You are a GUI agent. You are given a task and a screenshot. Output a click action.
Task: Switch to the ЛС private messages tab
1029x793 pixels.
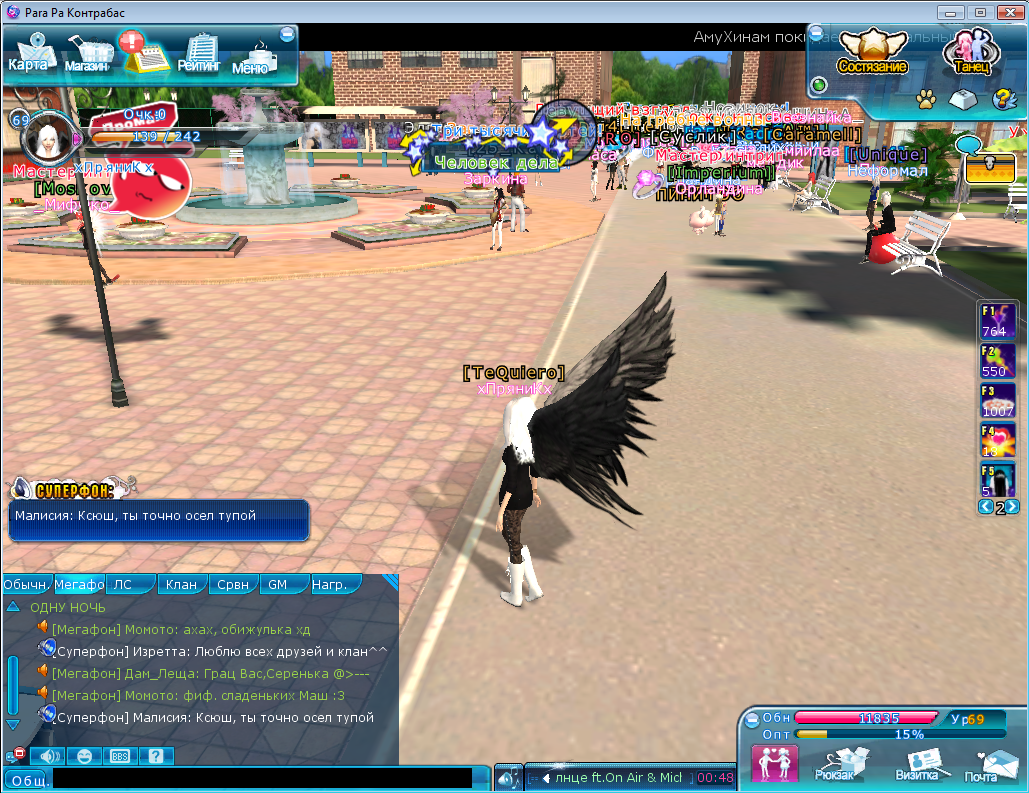(129, 584)
